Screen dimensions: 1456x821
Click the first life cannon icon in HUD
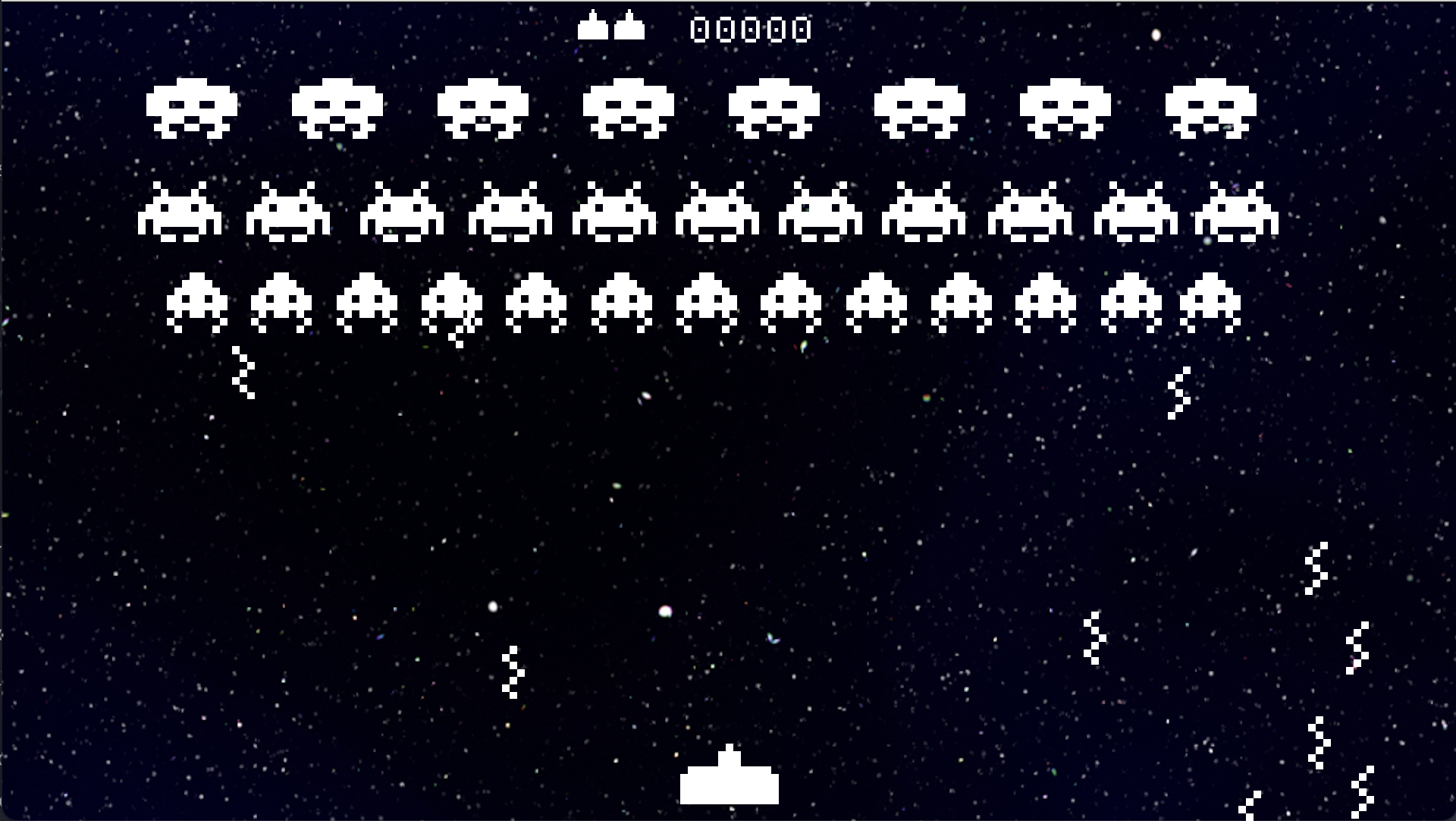tap(594, 27)
